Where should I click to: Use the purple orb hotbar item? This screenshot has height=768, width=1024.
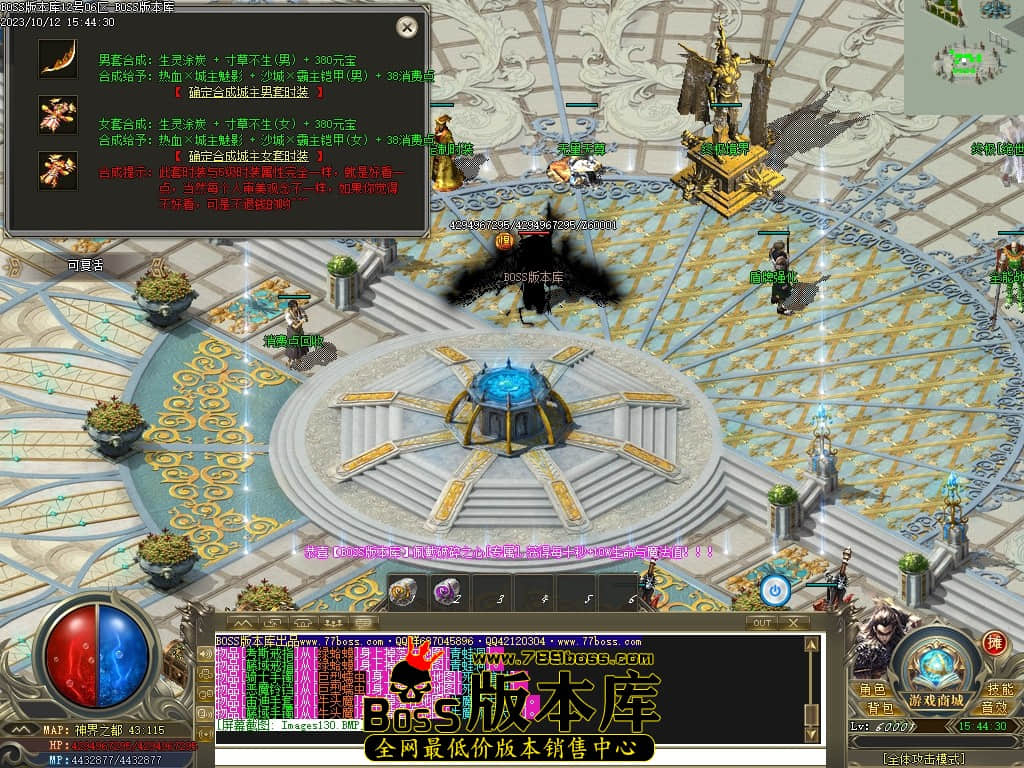(x=444, y=593)
